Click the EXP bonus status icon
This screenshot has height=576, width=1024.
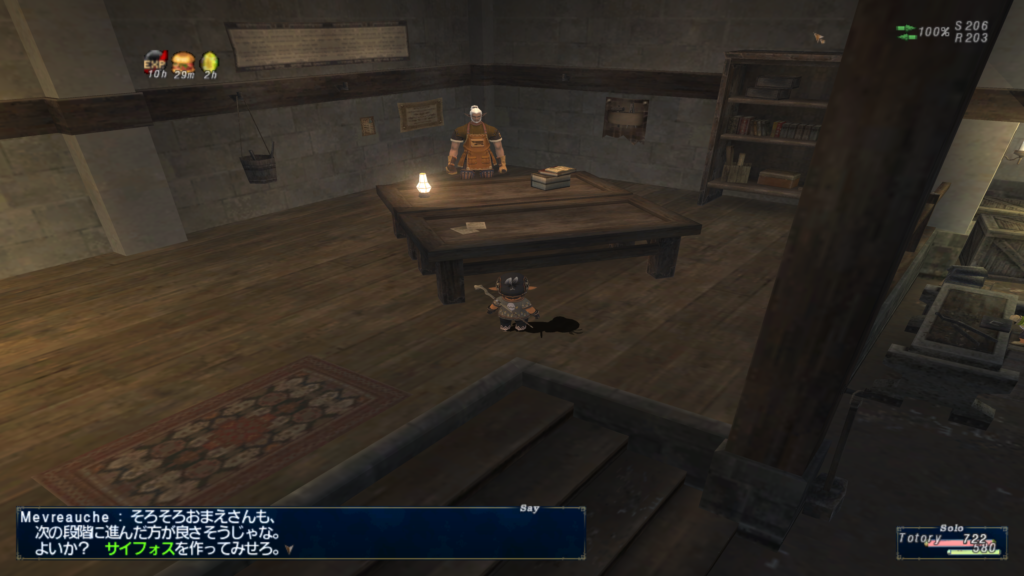point(155,61)
